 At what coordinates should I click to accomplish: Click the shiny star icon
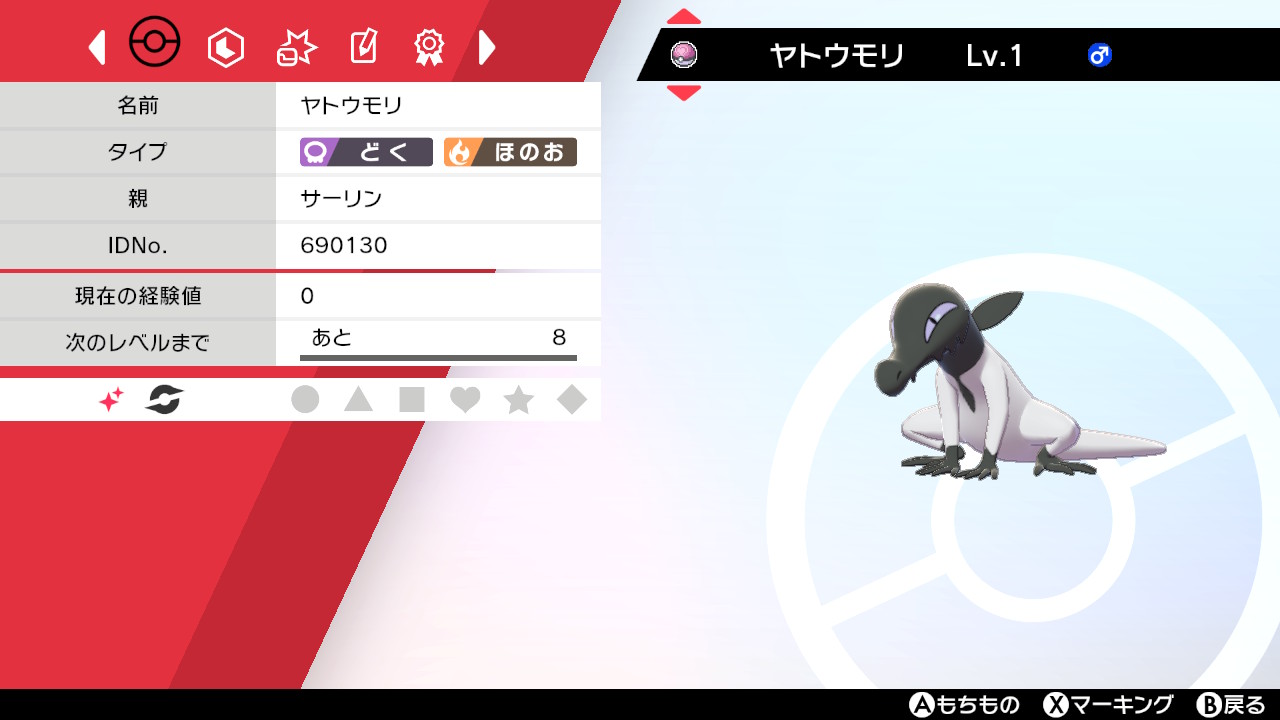pos(110,399)
